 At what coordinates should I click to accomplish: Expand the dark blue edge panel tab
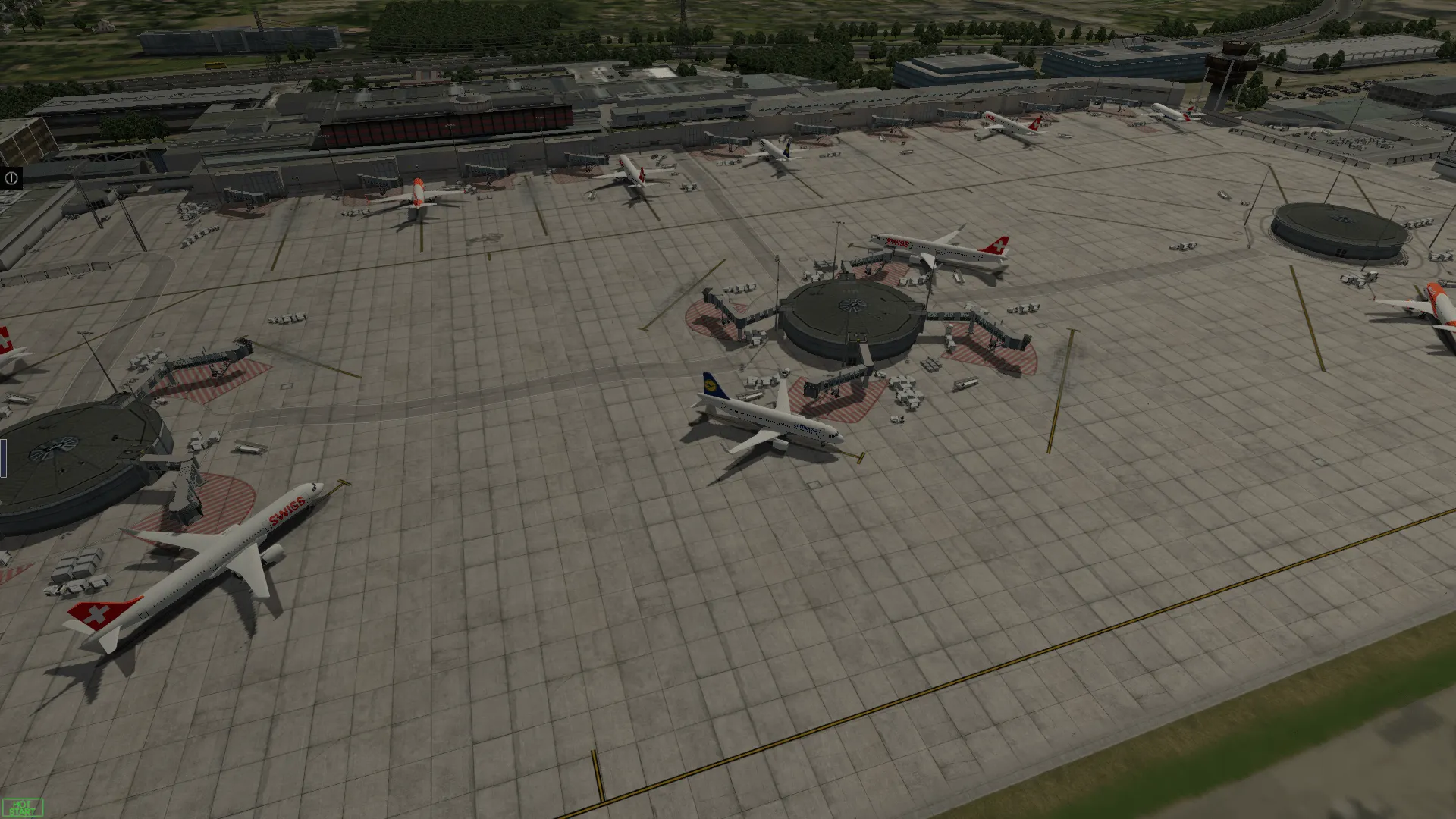pyautogui.click(x=3, y=458)
